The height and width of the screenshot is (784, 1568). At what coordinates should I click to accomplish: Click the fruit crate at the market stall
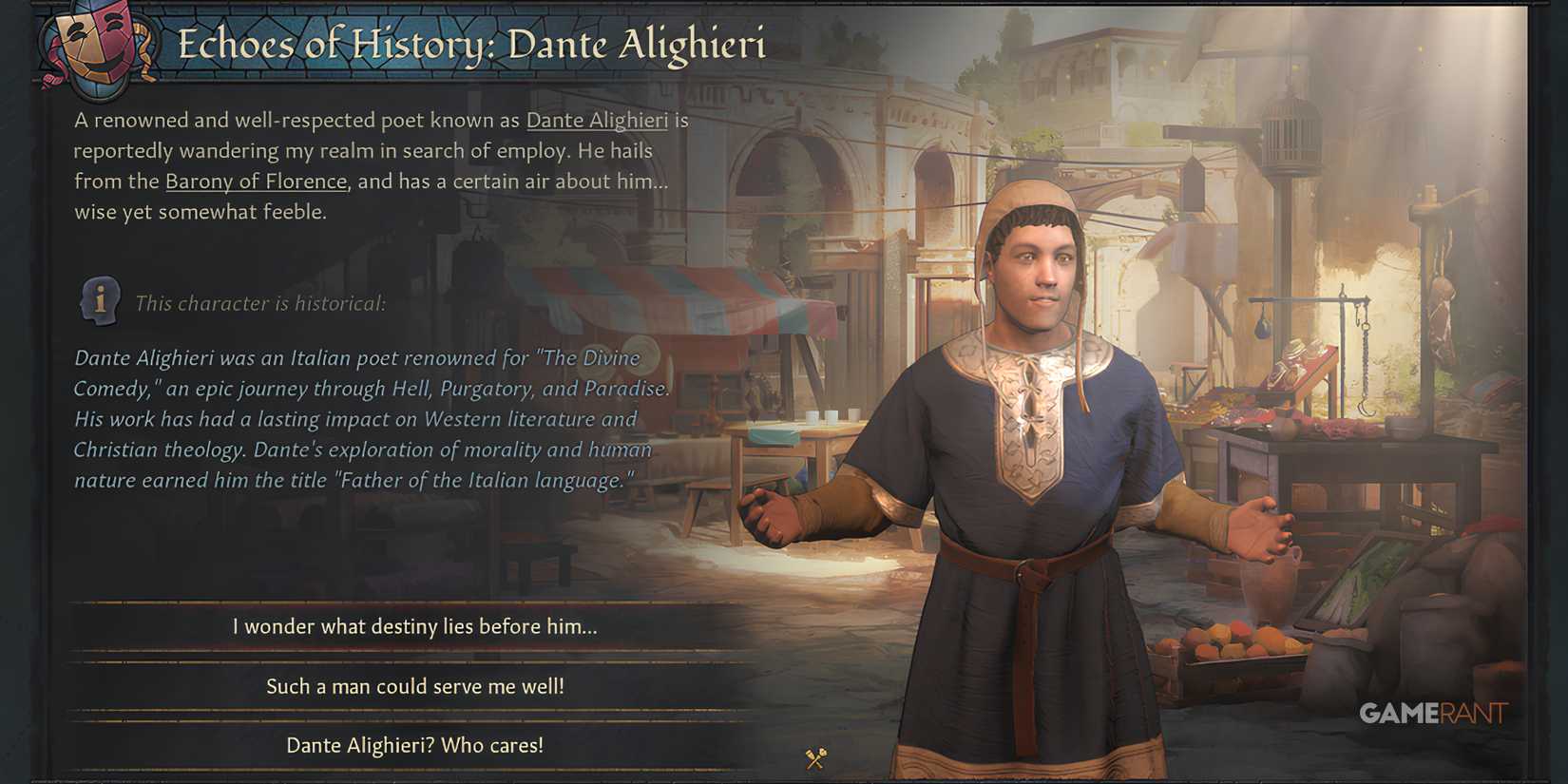(1235, 656)
